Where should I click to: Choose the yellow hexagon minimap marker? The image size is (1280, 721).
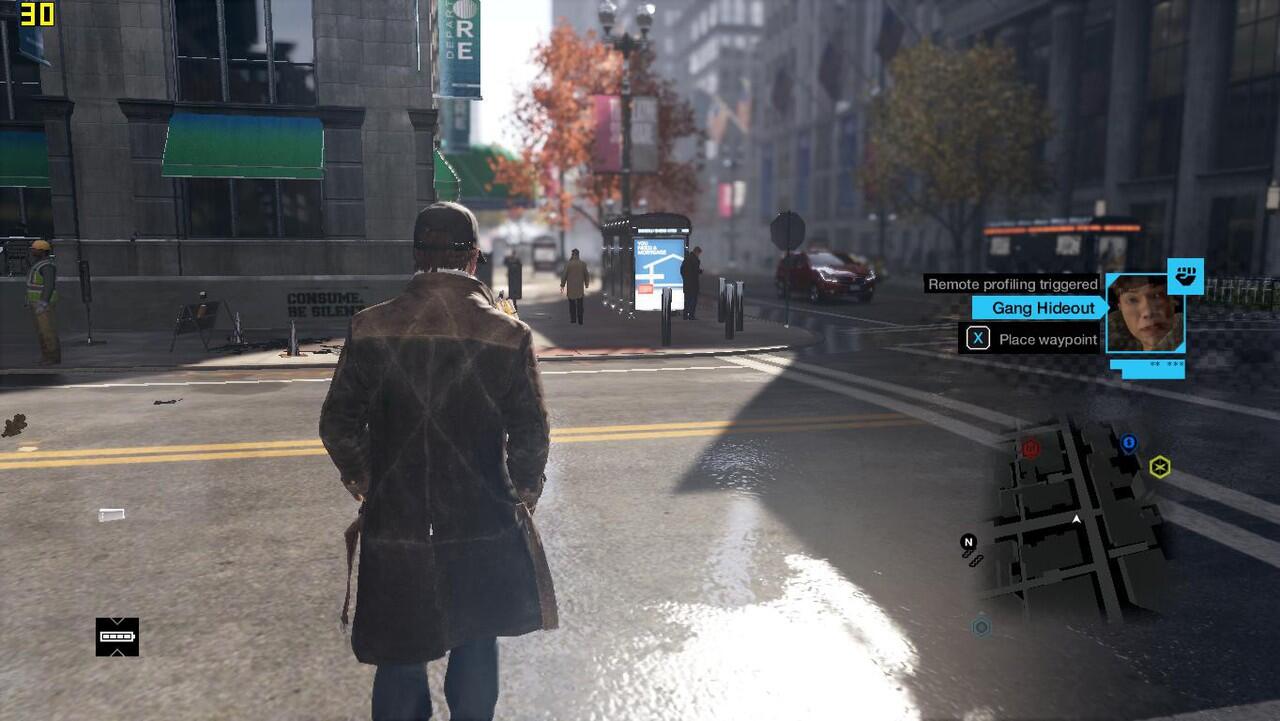tap(1159, 466)
